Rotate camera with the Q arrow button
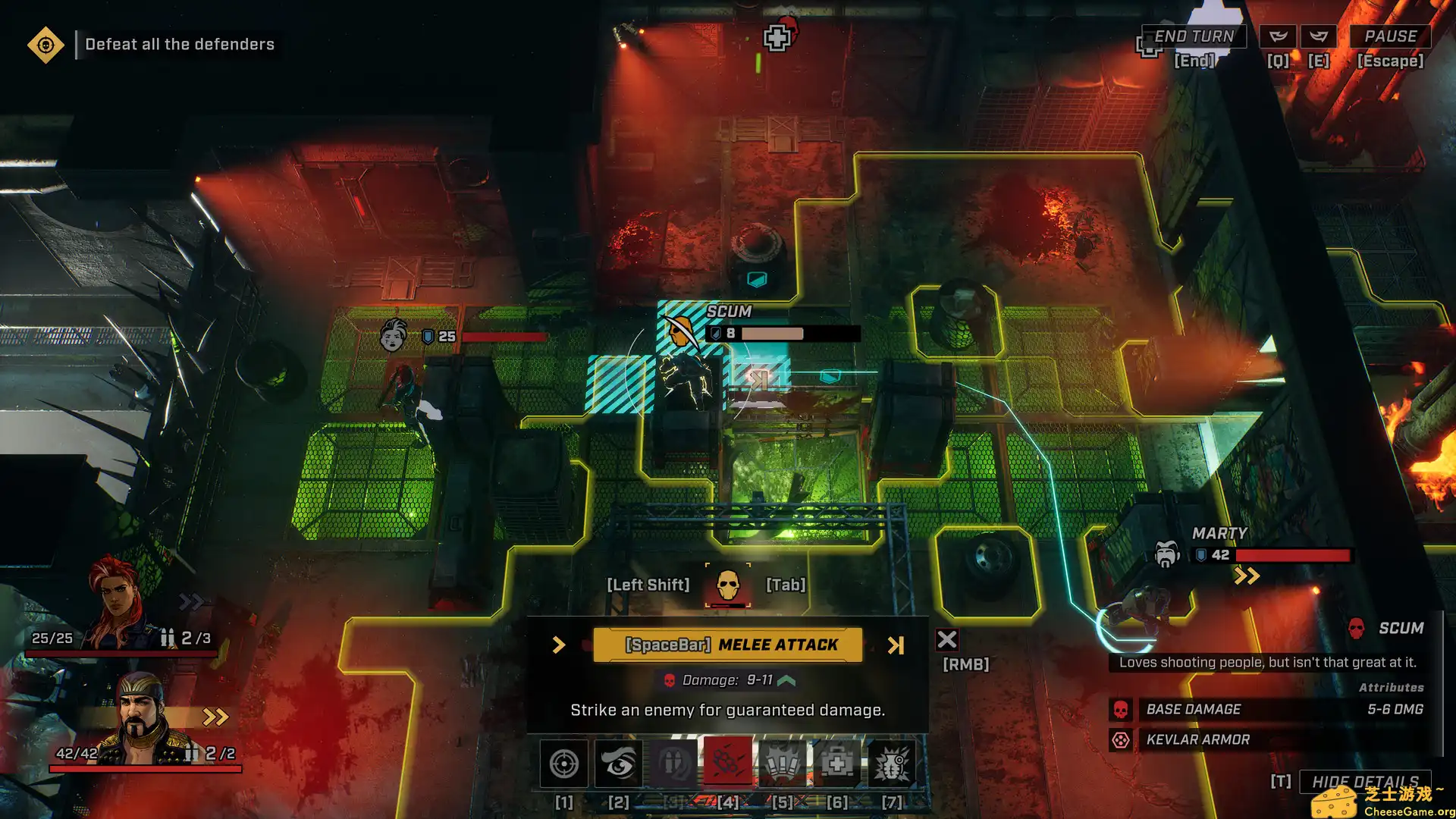 pyautogui.click(x=1279, y=36)
